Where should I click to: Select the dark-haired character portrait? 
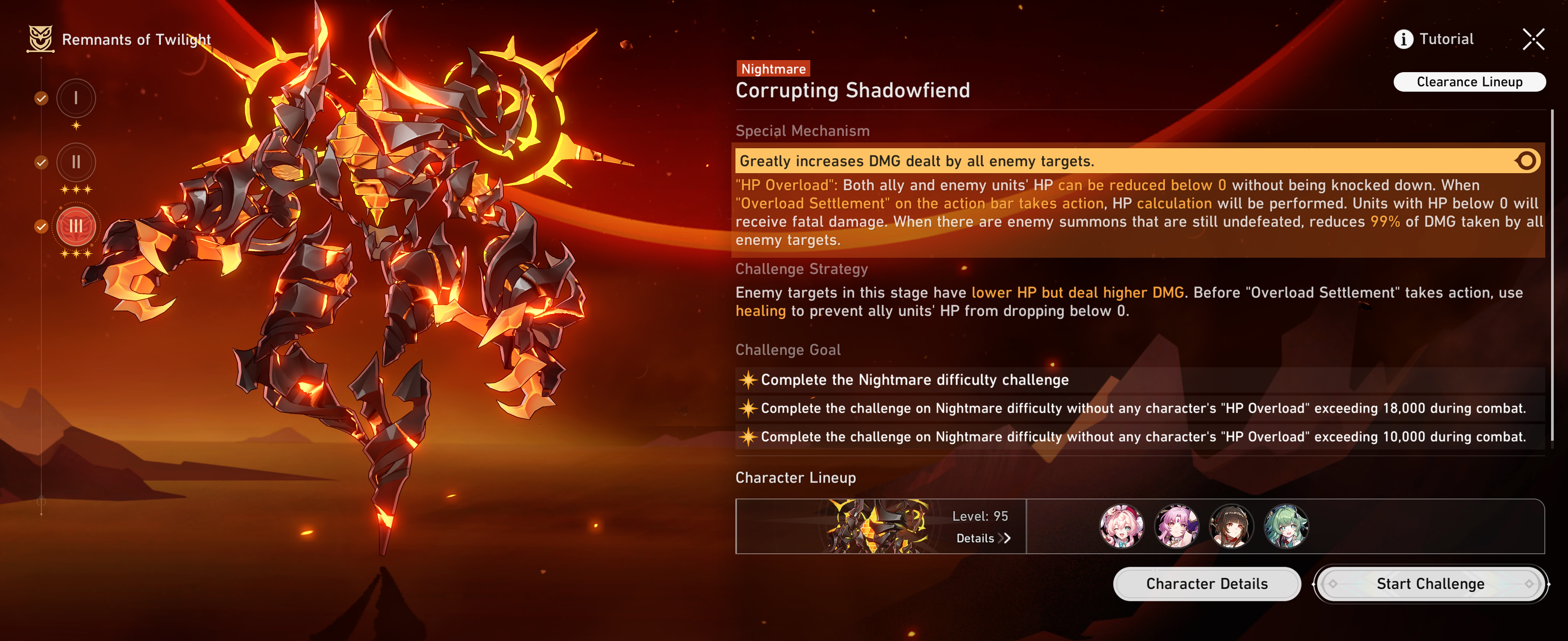coord(1231,526)
